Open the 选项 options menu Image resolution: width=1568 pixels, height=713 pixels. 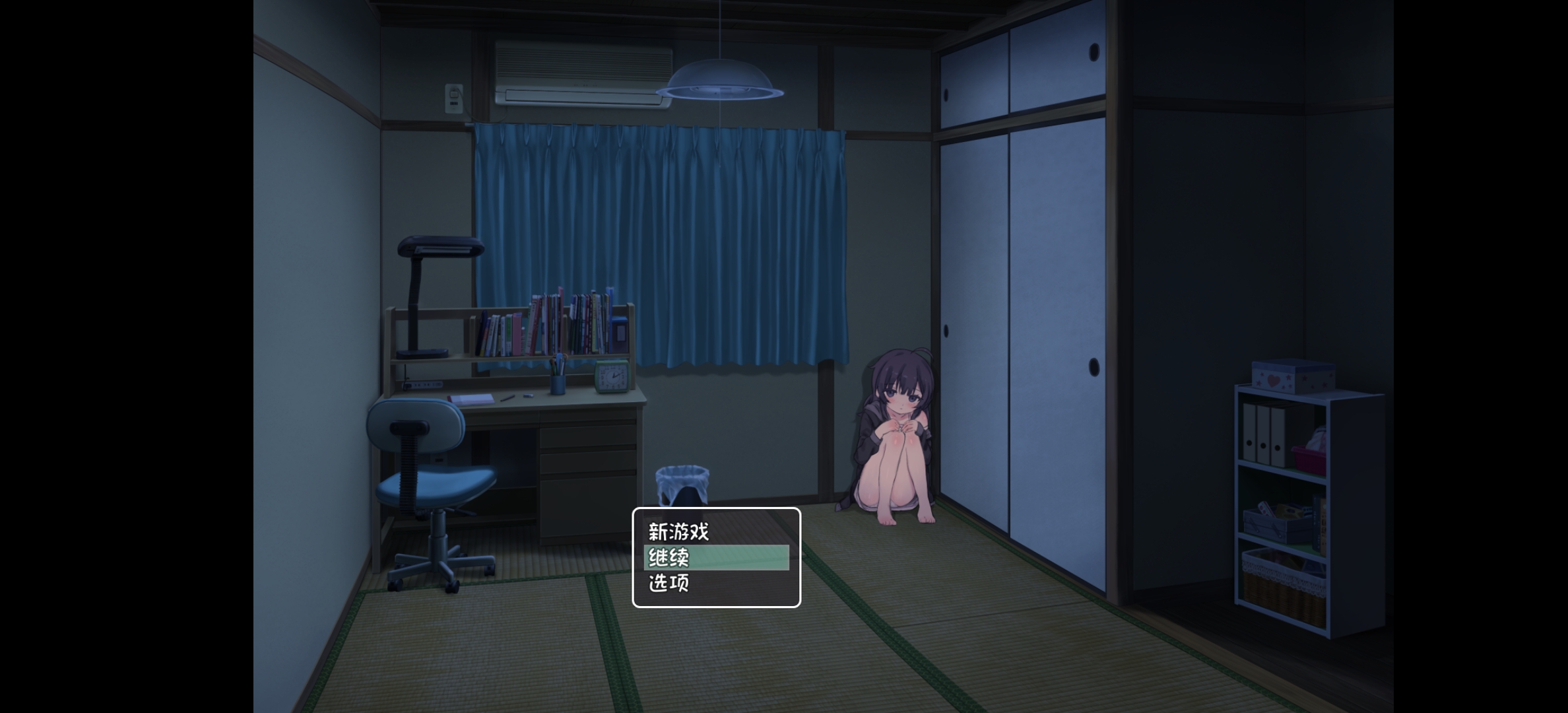pos(669,583)
